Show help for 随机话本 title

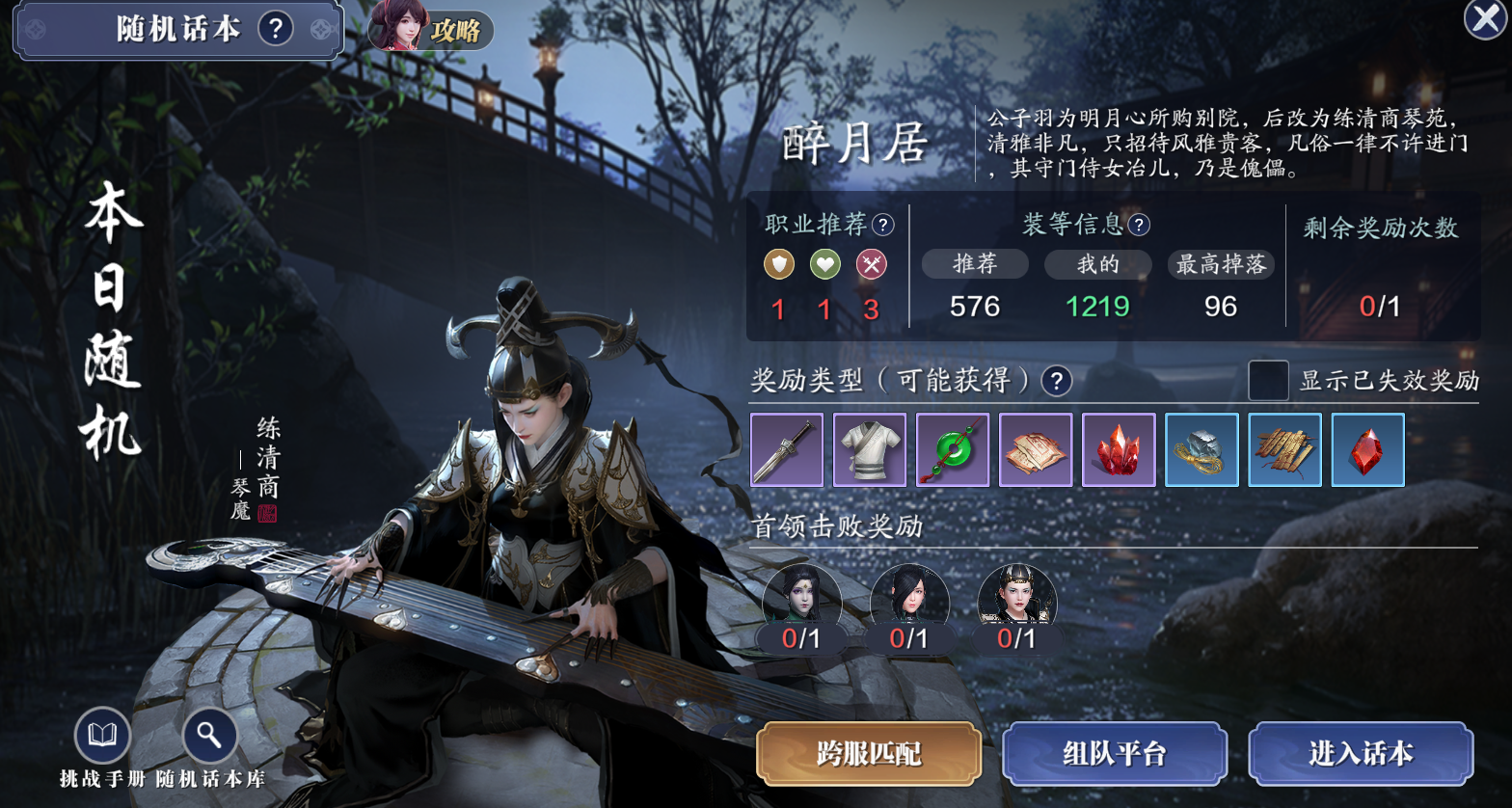click(x=276, y=28)
